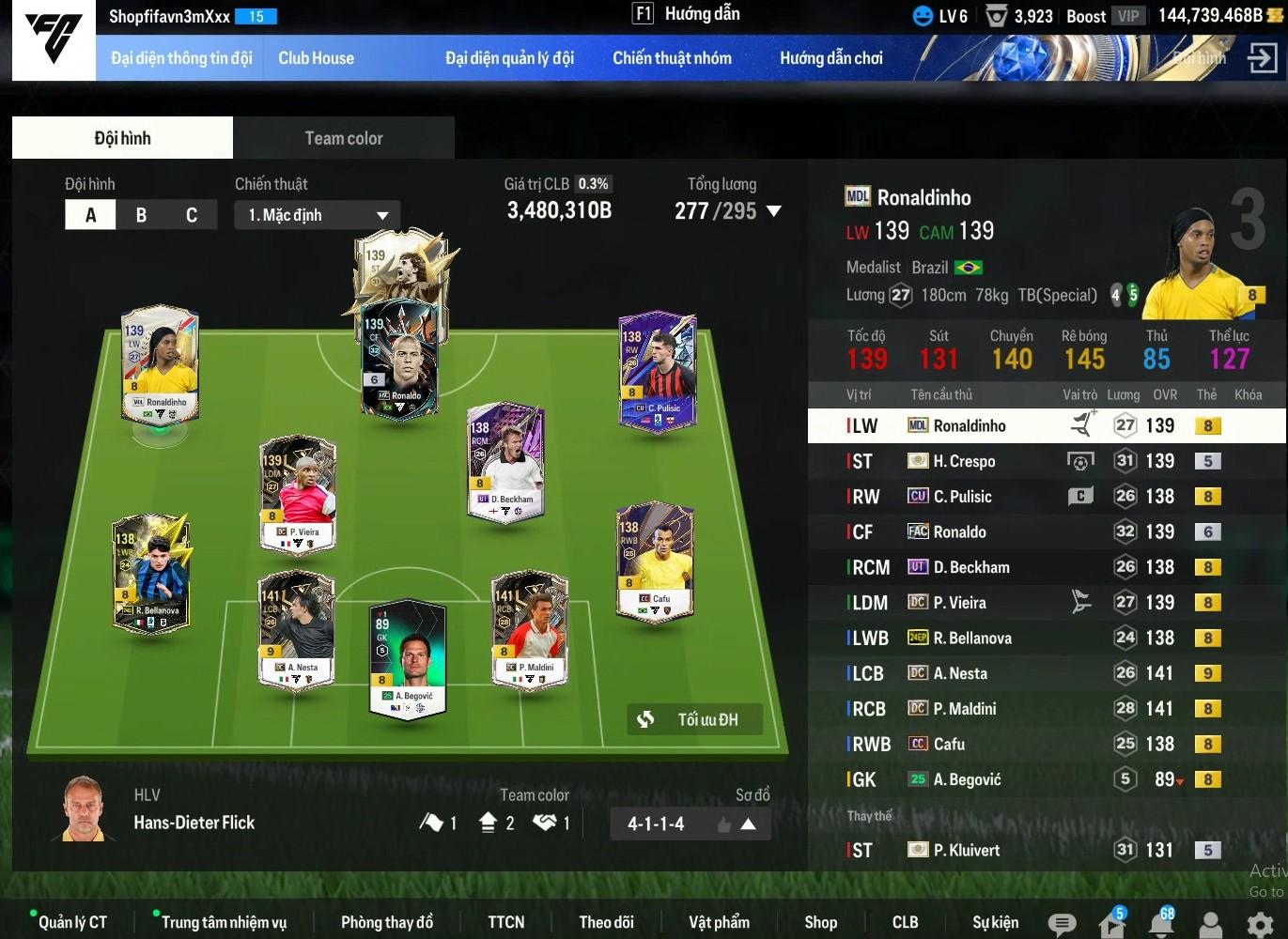
Task: Pick the Cafu card on pitch
Action: point(655,562)
